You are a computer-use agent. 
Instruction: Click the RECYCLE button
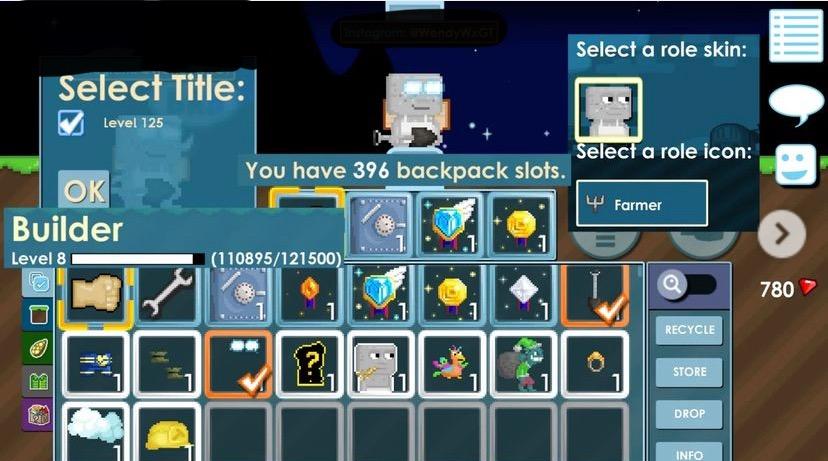[x=689, y=330]
